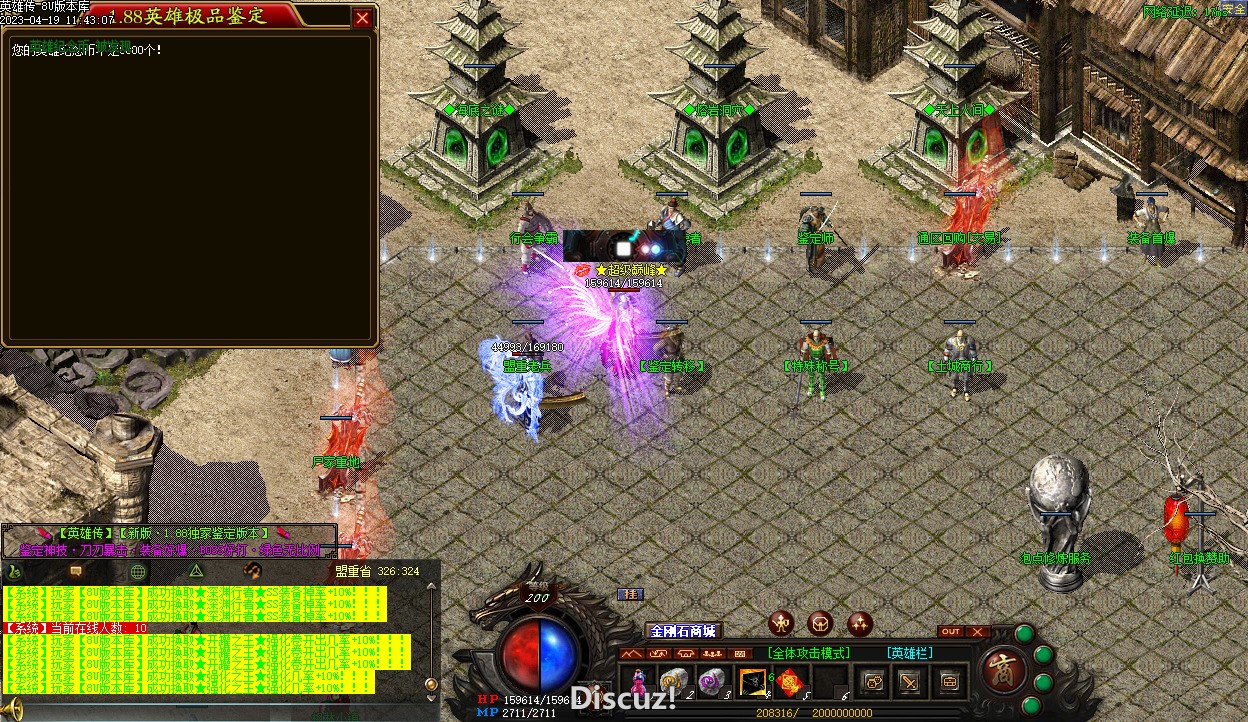Toggle the 挂 auto-play button
This screenshot has height=722, width=1248.
[630, 594]
